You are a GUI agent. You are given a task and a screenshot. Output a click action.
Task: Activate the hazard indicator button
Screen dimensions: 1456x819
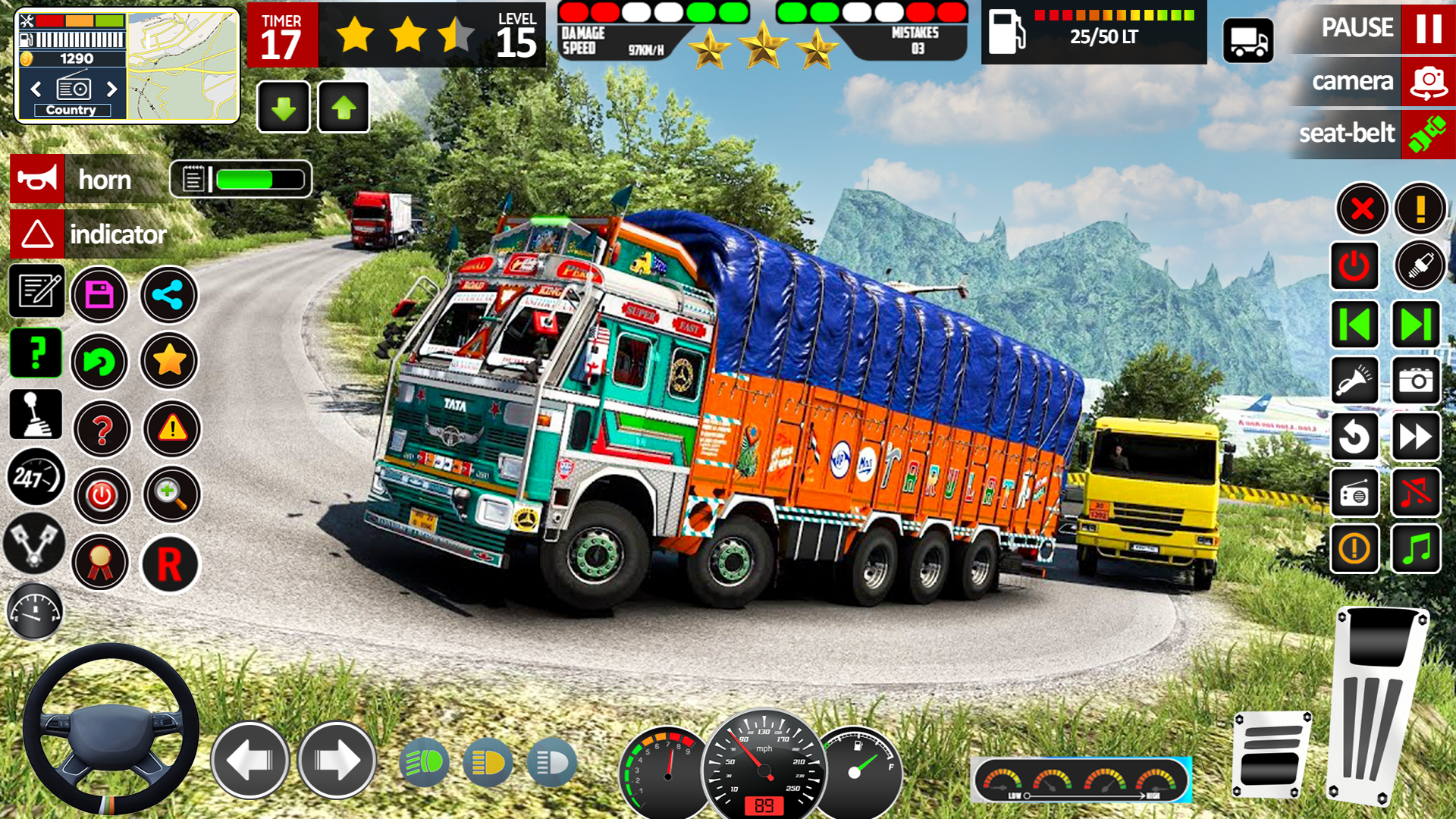pyautogui.click(x=37, y=234)
